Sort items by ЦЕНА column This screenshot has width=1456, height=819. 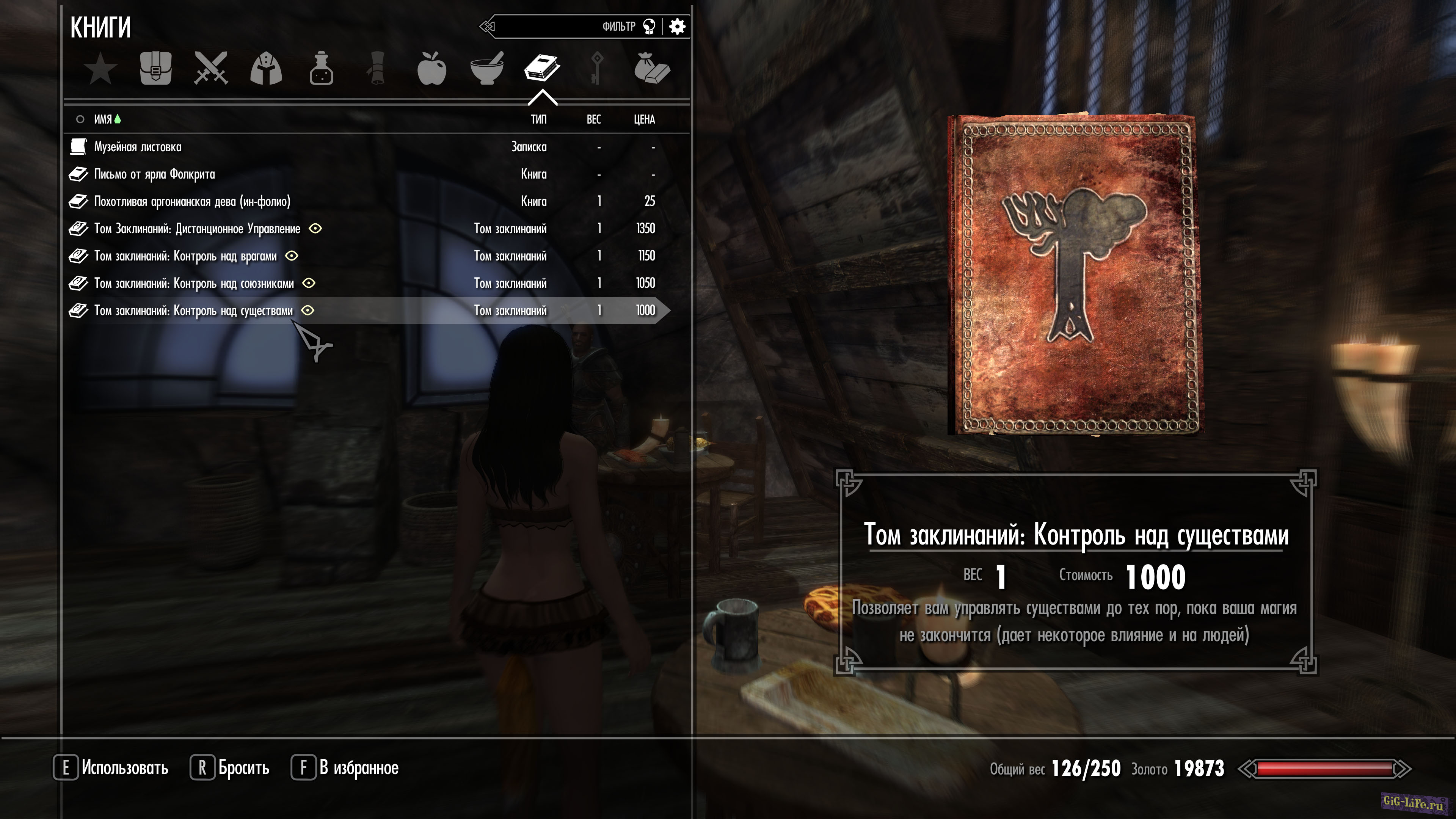click(x=644, y=119)
